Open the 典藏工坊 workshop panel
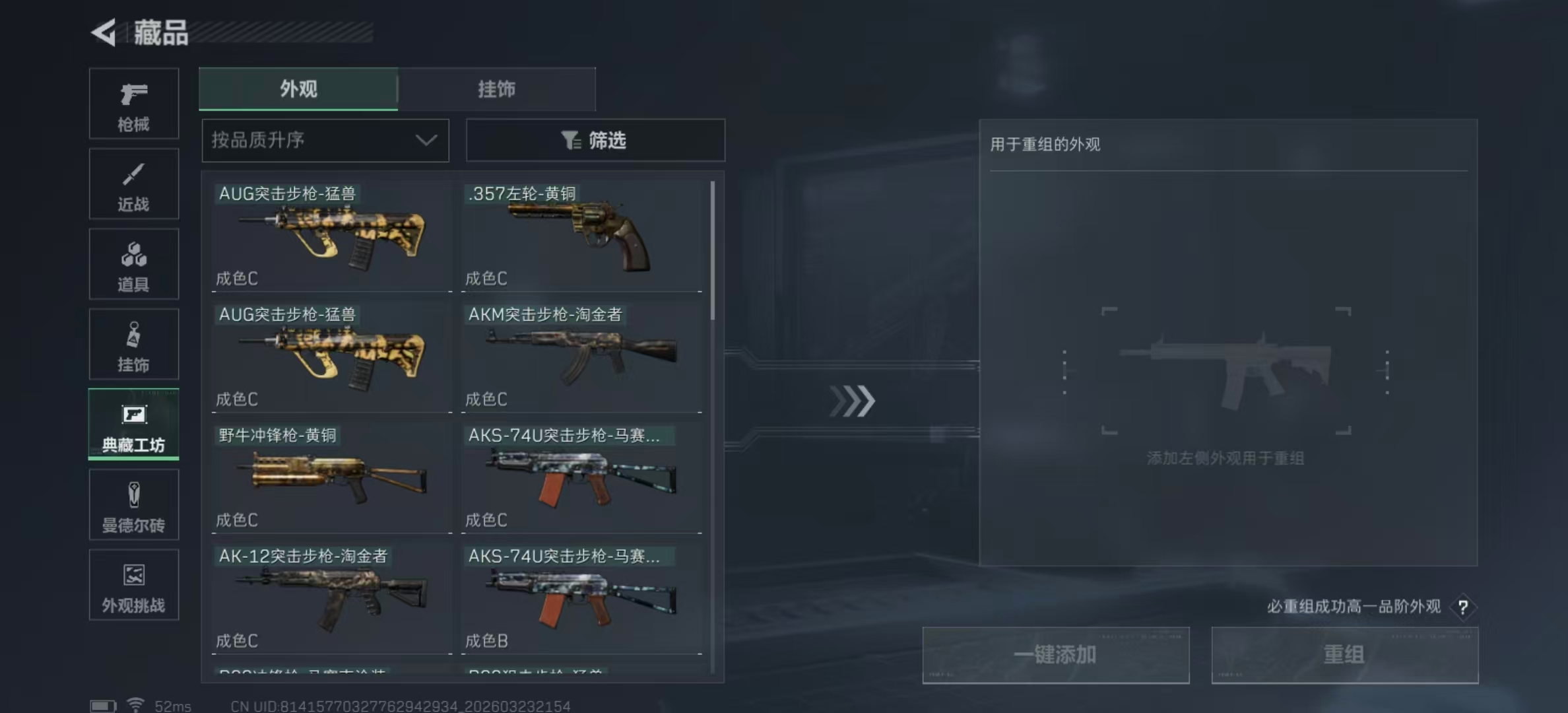The image size is (1568, 713). [133, 424]
